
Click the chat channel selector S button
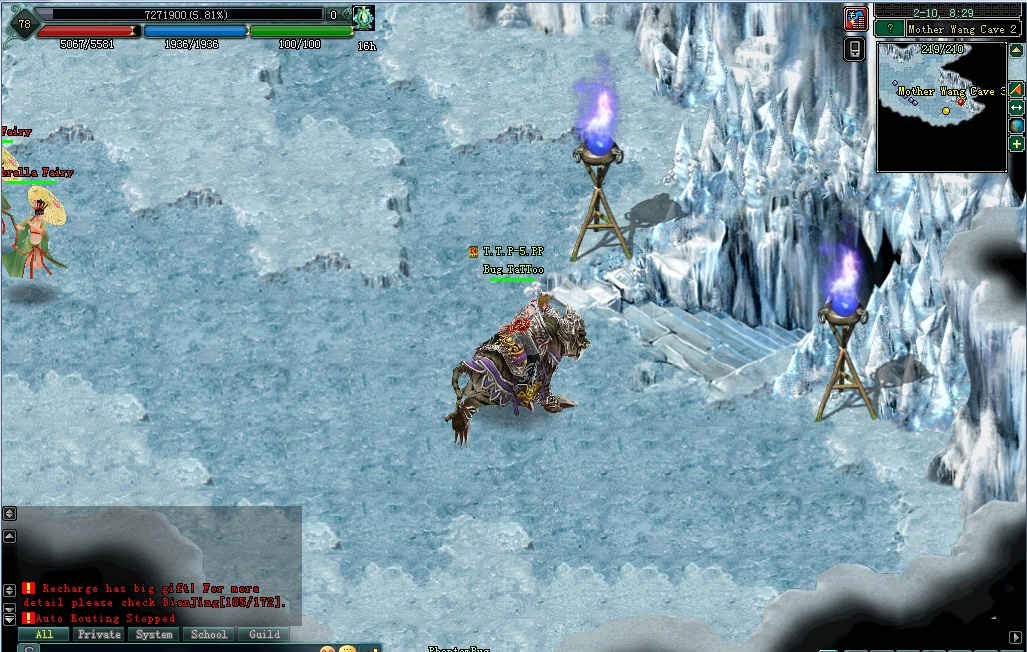(x=29, y=648)
